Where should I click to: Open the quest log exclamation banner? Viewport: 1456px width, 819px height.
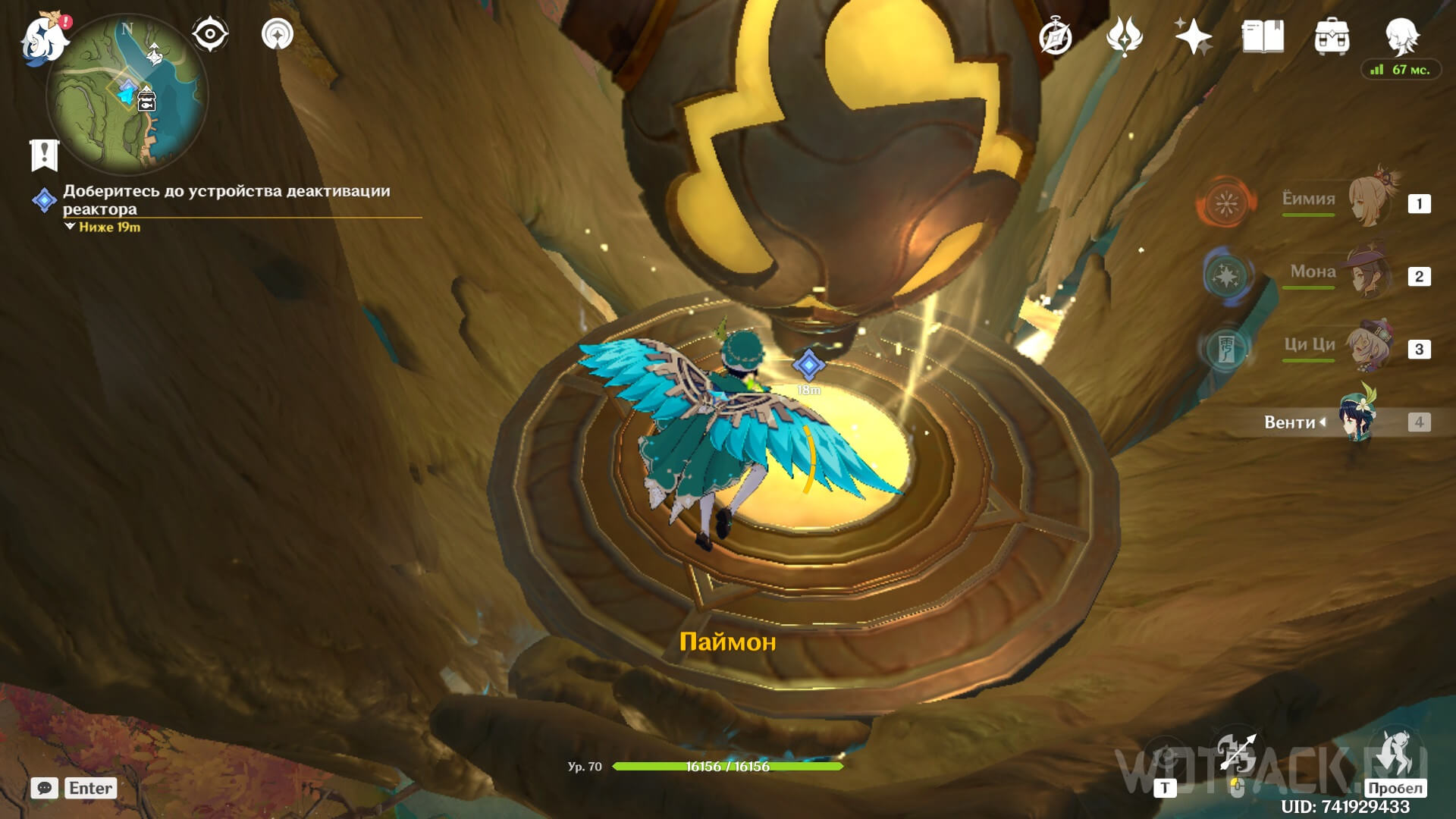click(x=44, y=155)
